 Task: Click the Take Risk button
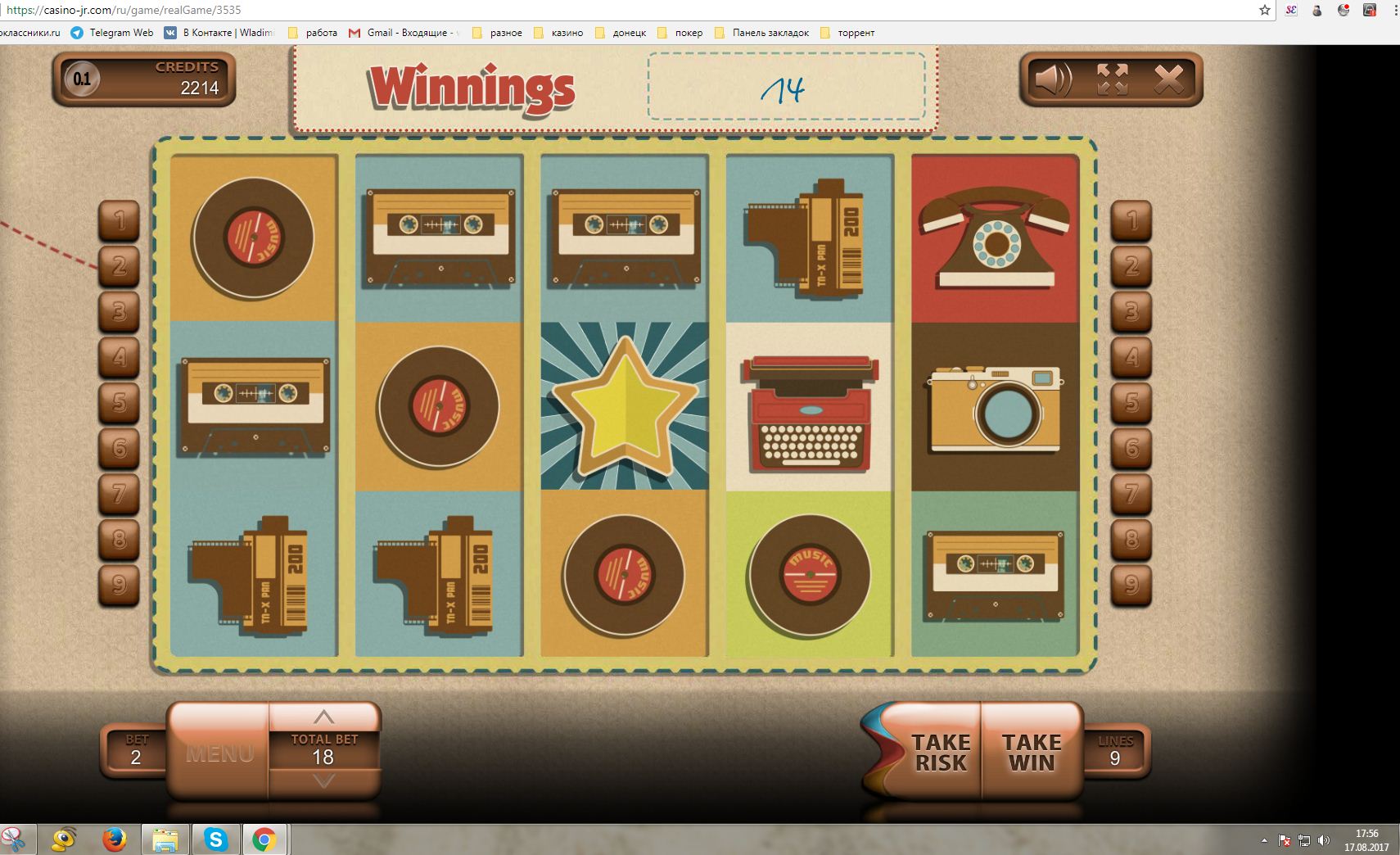pos(940,752)
